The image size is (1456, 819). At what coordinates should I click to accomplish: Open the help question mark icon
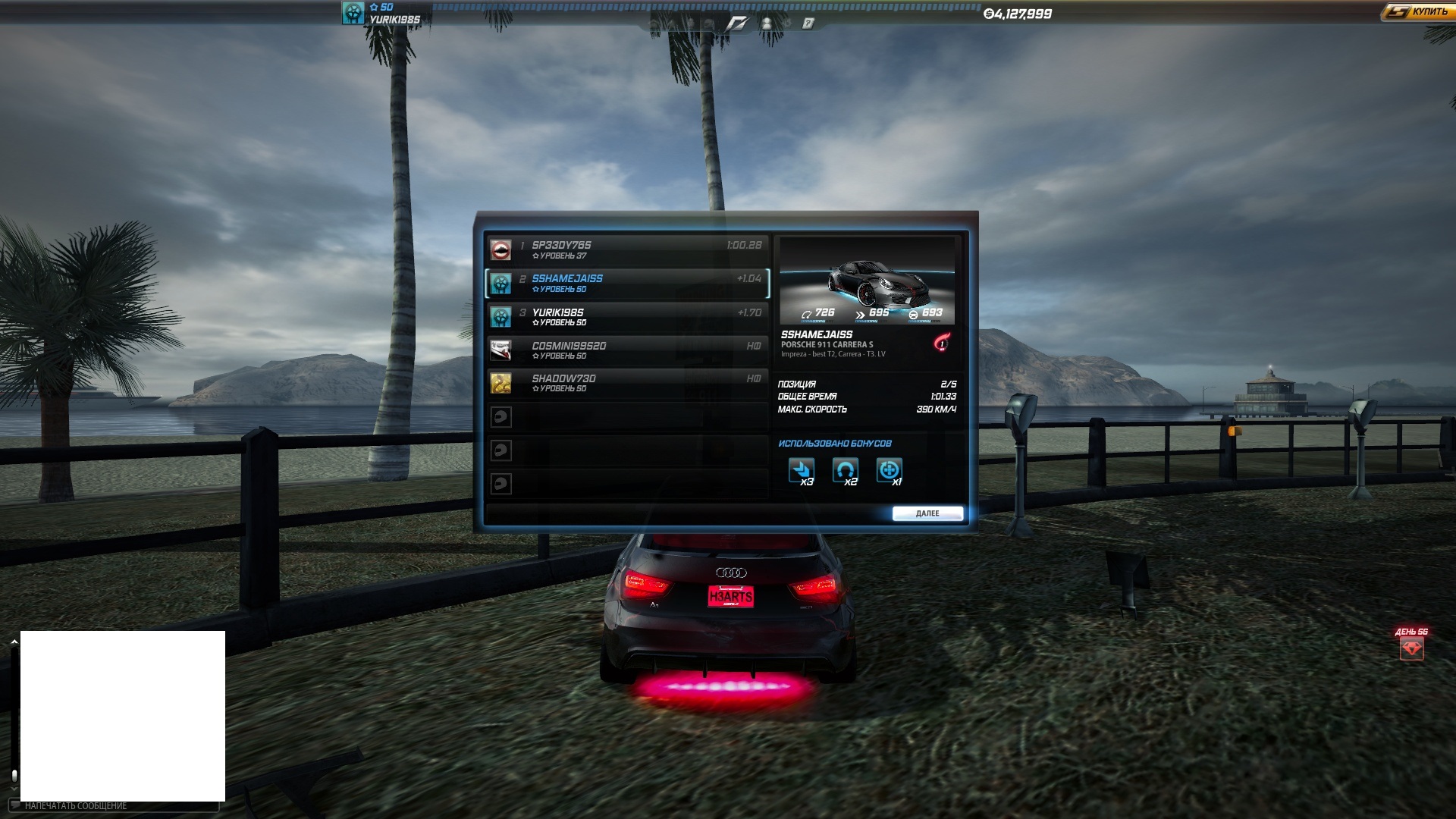(x=808, y=24)
